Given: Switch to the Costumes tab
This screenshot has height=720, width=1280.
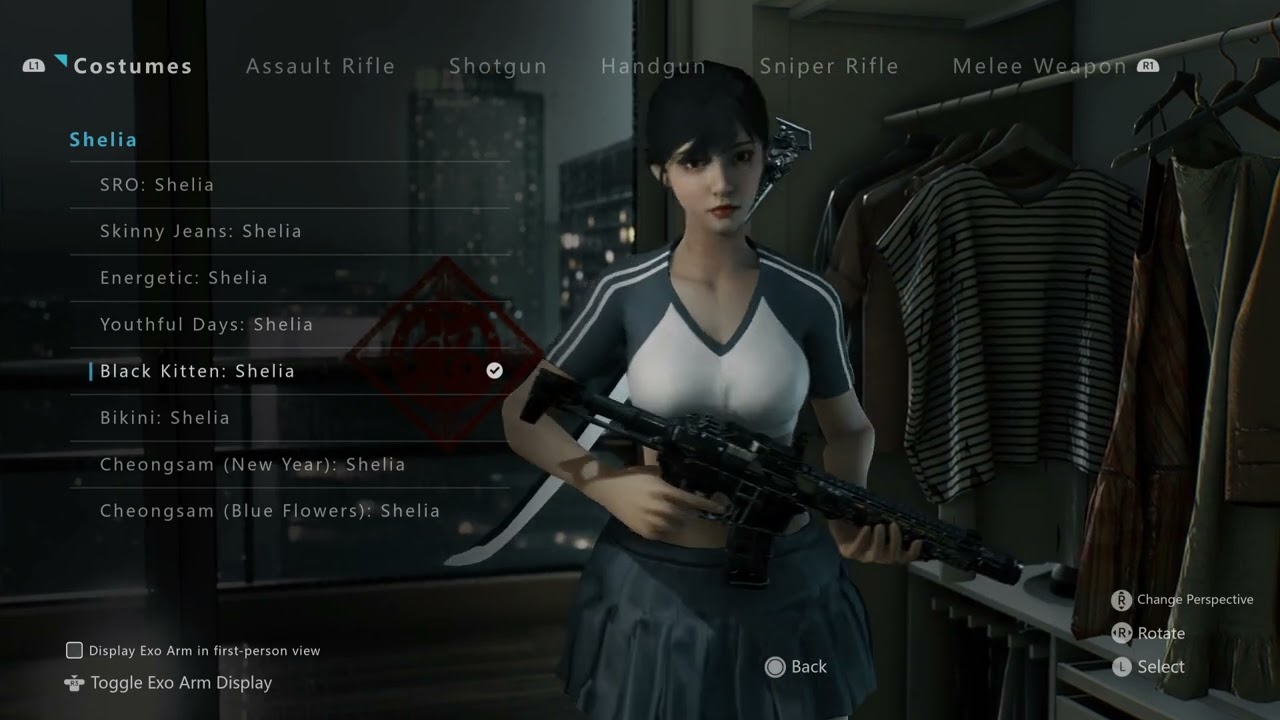Looking at the screenshot, I should (132, 66).
